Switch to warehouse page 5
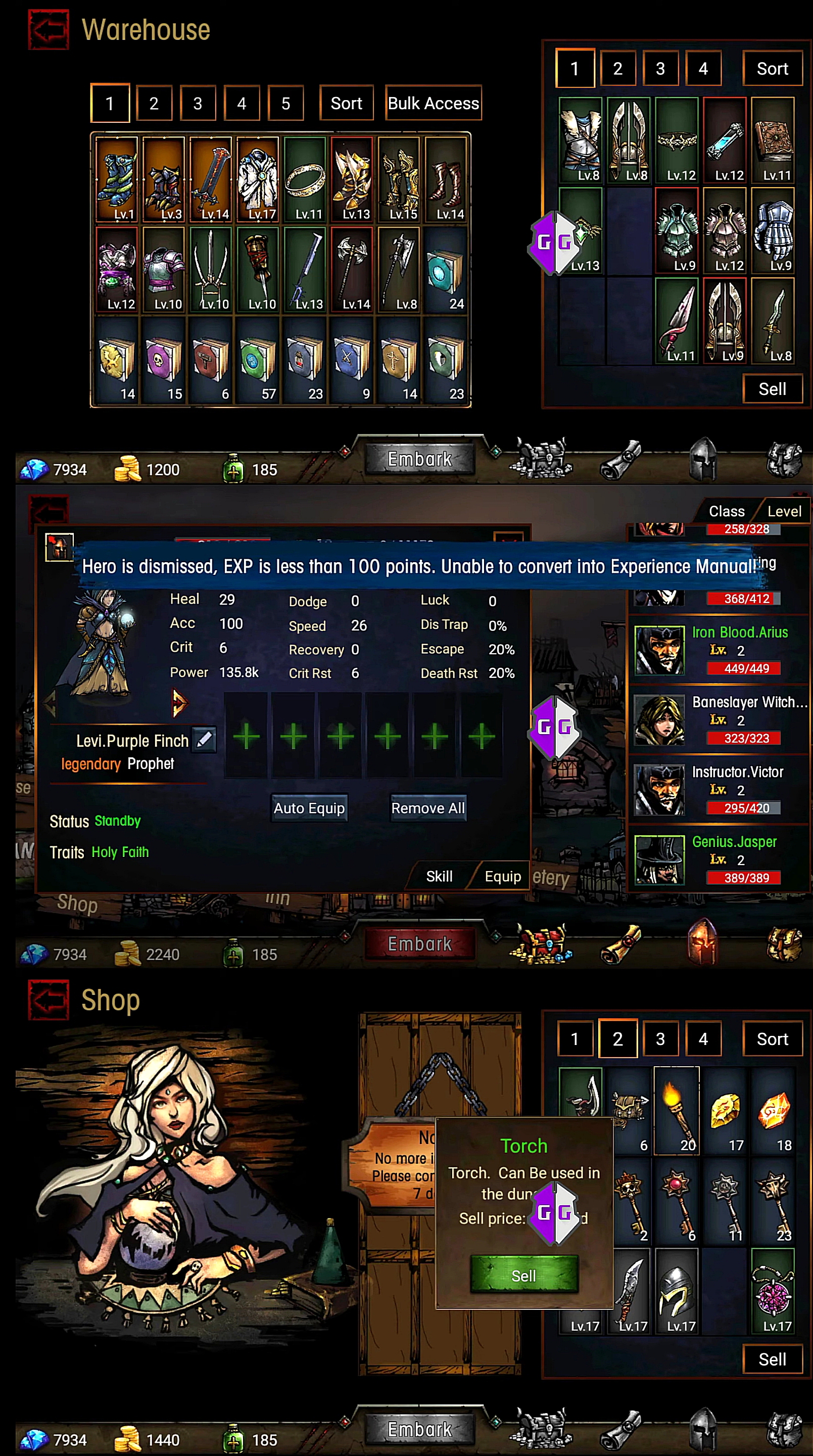The image size is (813, 1456). click(285, 103)
